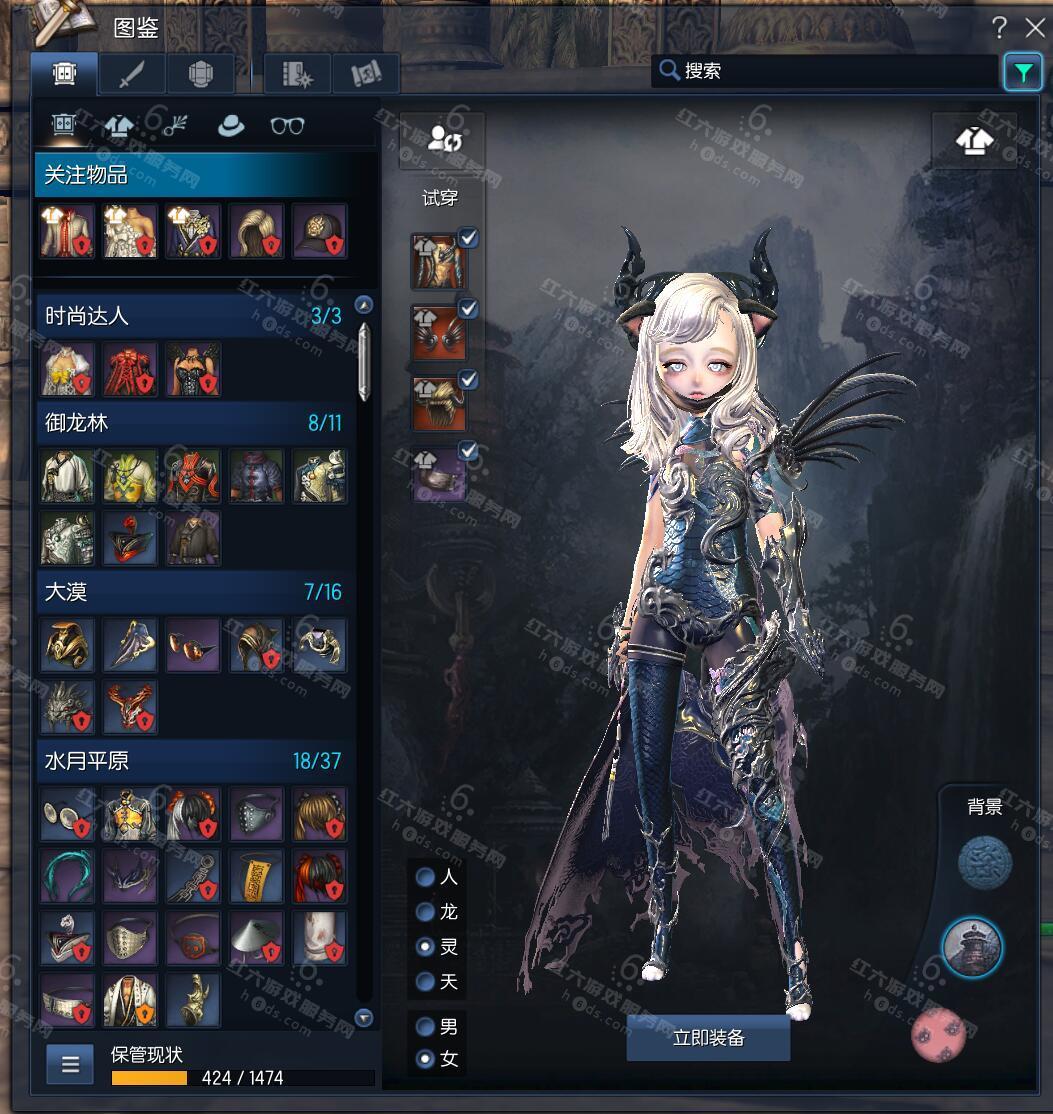Open the question mark help button
The height and width of the screenshot is (1114, 1053).
pos(999,27)
